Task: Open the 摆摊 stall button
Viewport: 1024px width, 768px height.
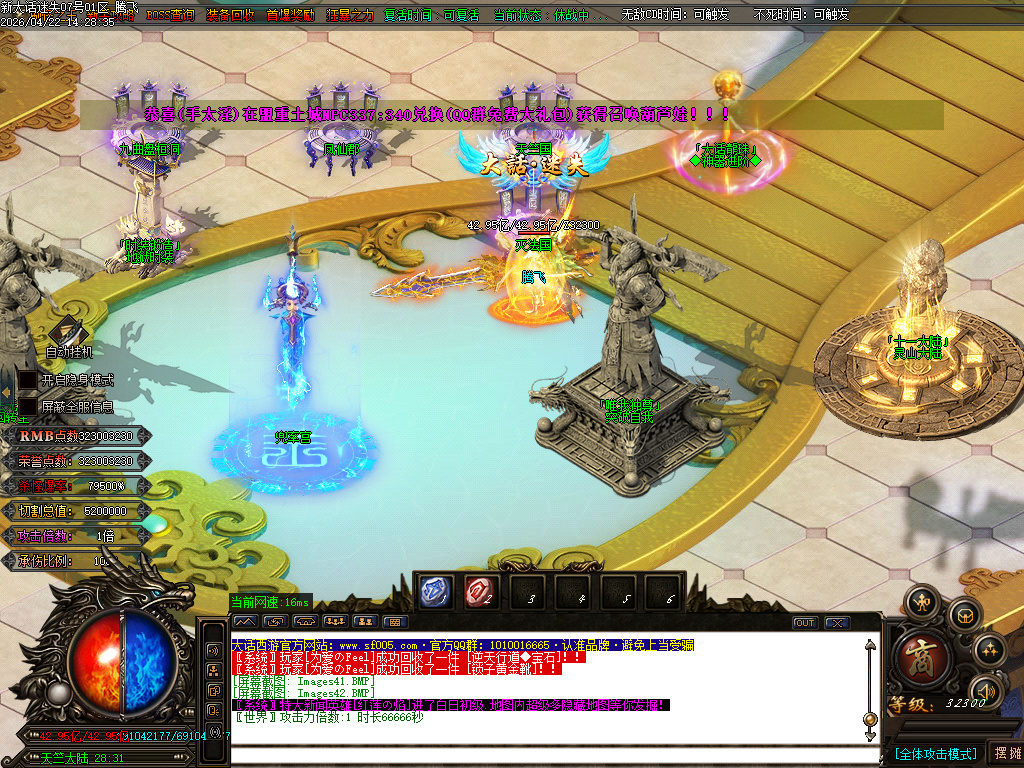Action: (x=1005, y=753)
